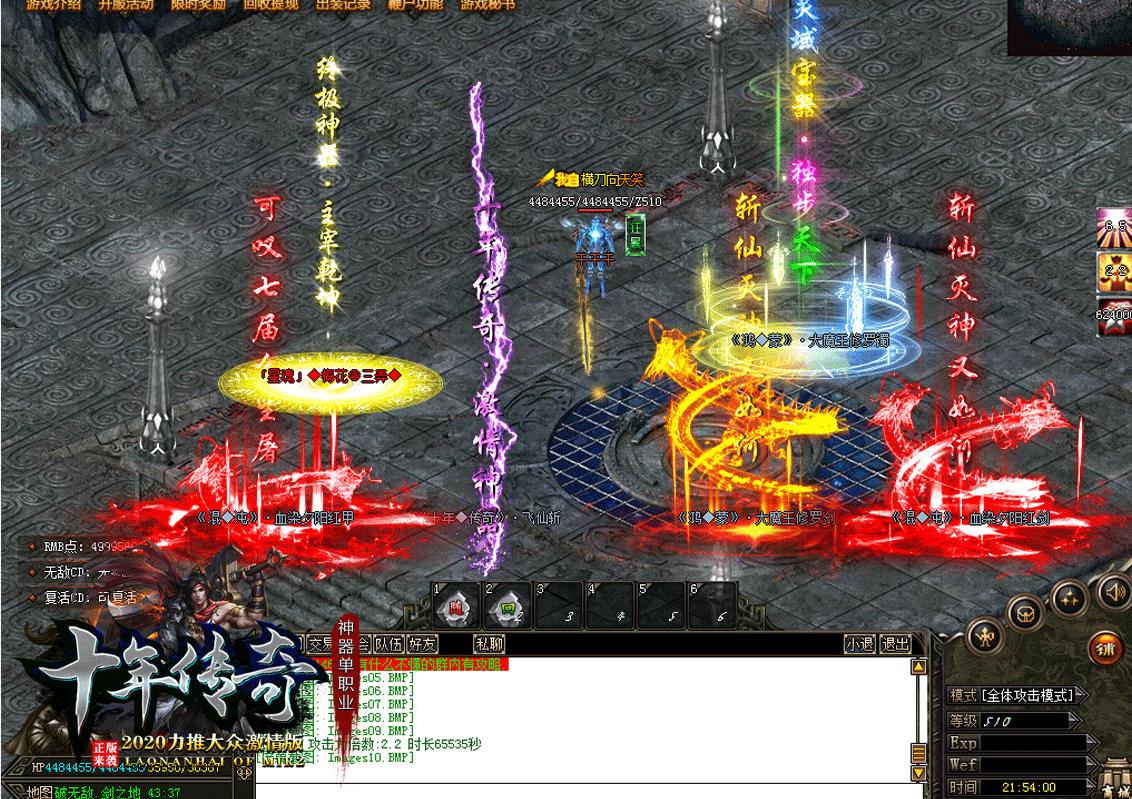Click the 小退 logout button
Image resolution: width=1132 pixels, height=799 pixels.
pyautogui.click(x=860, y=645)
